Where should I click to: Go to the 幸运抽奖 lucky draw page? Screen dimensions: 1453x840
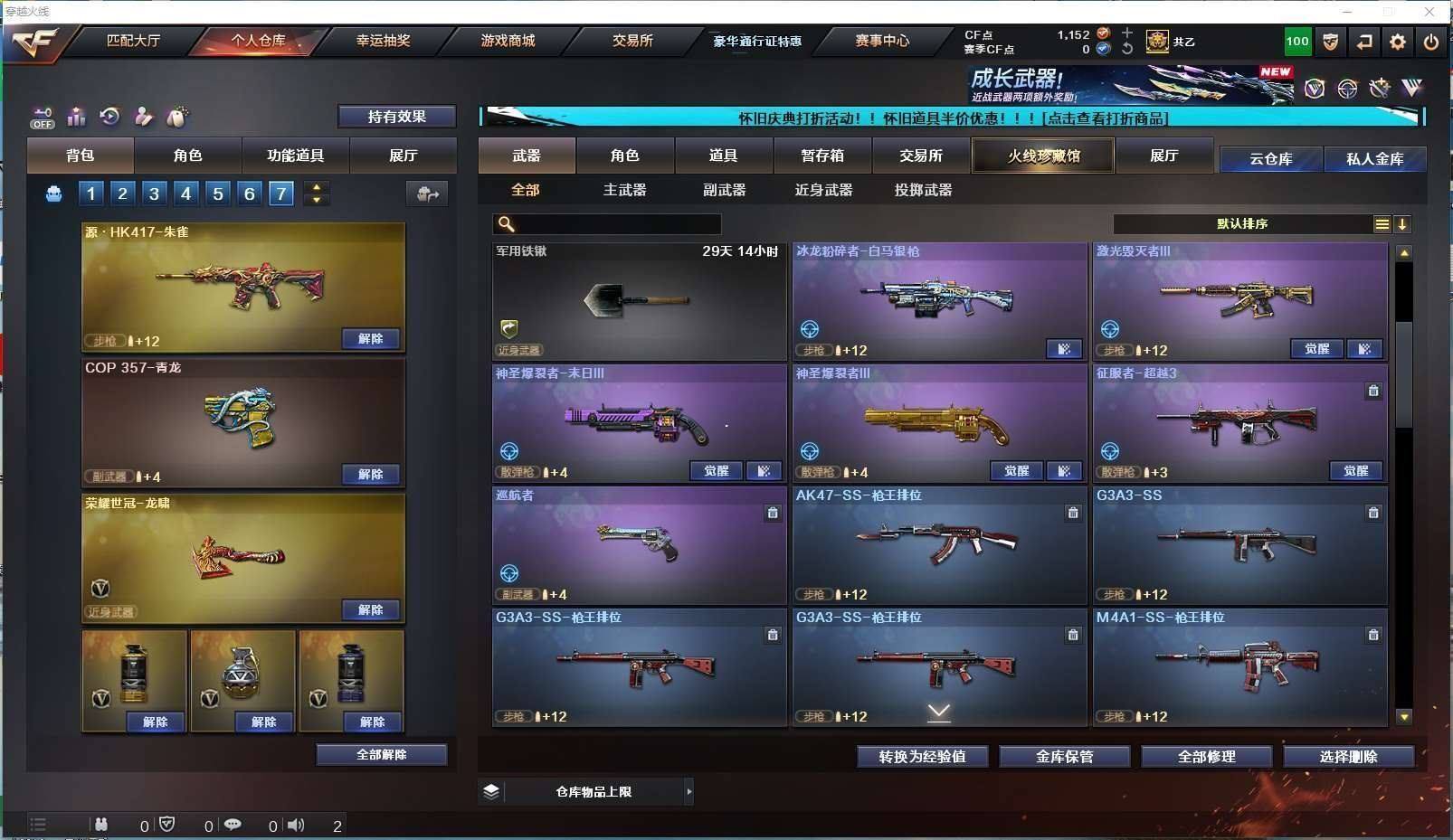[383, 41]
